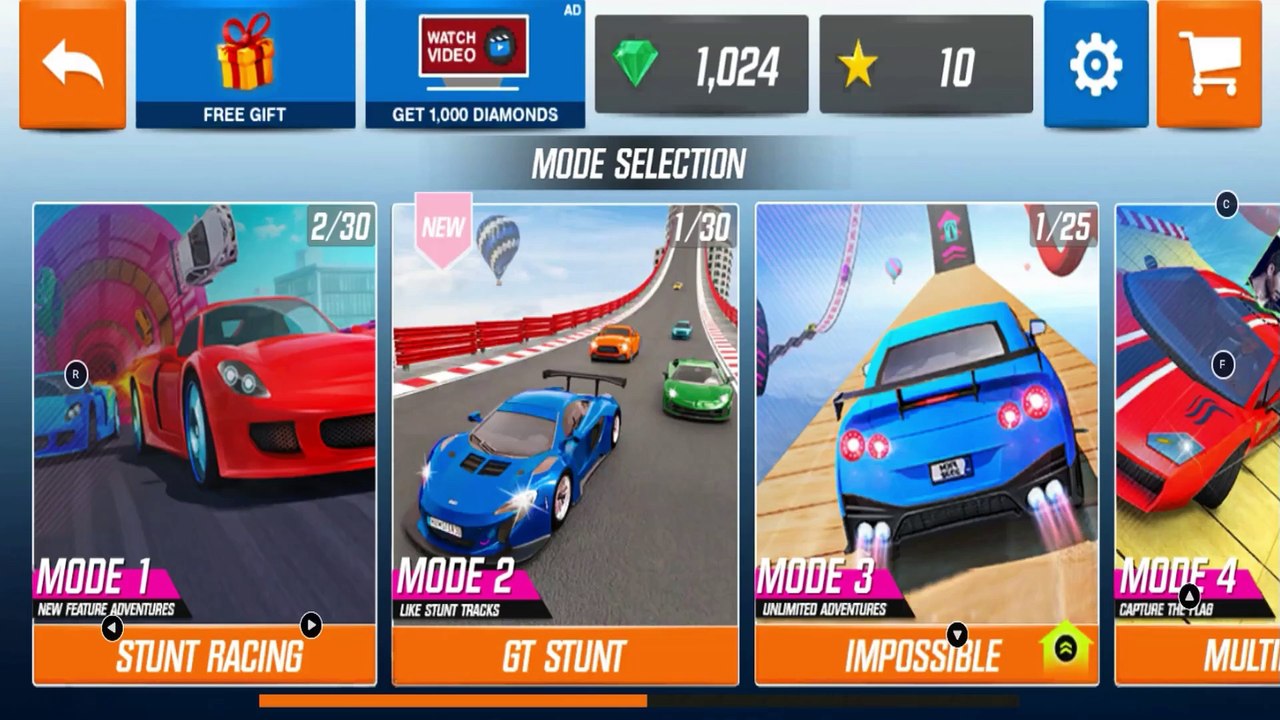Open the settings gear button
Screen dimensions: 1280x720
pyautogui.click(x=1095, y=65)
